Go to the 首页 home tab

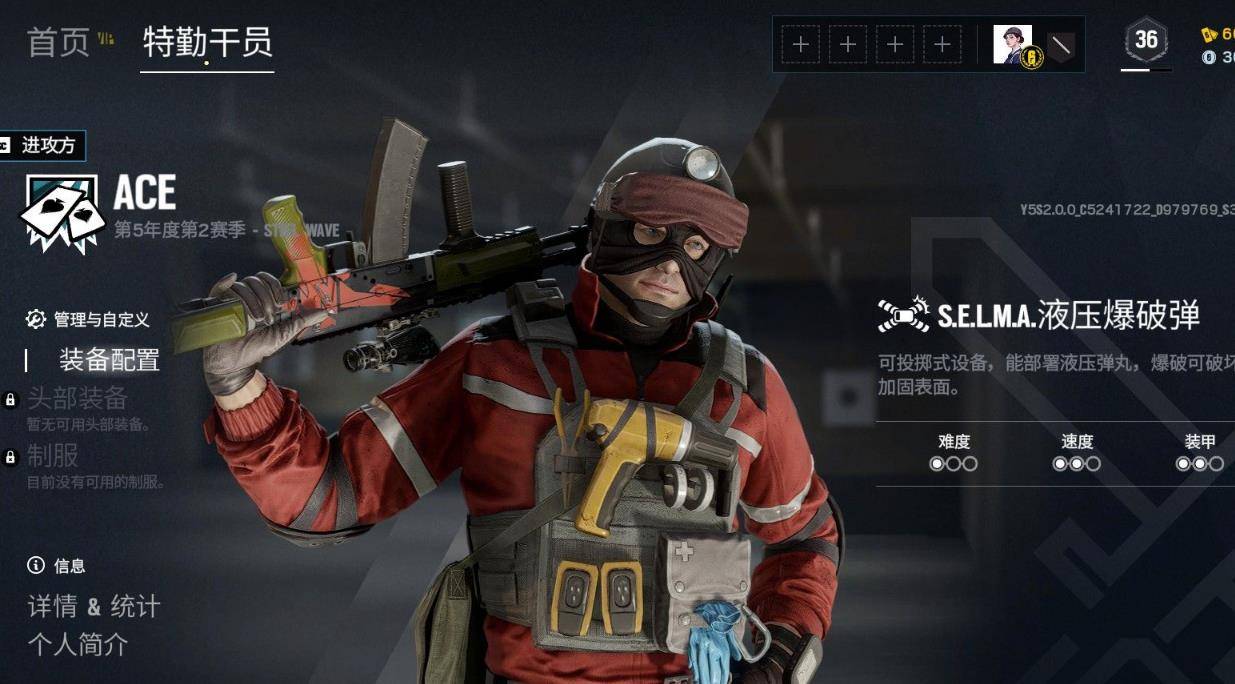[x=58, y=42]
